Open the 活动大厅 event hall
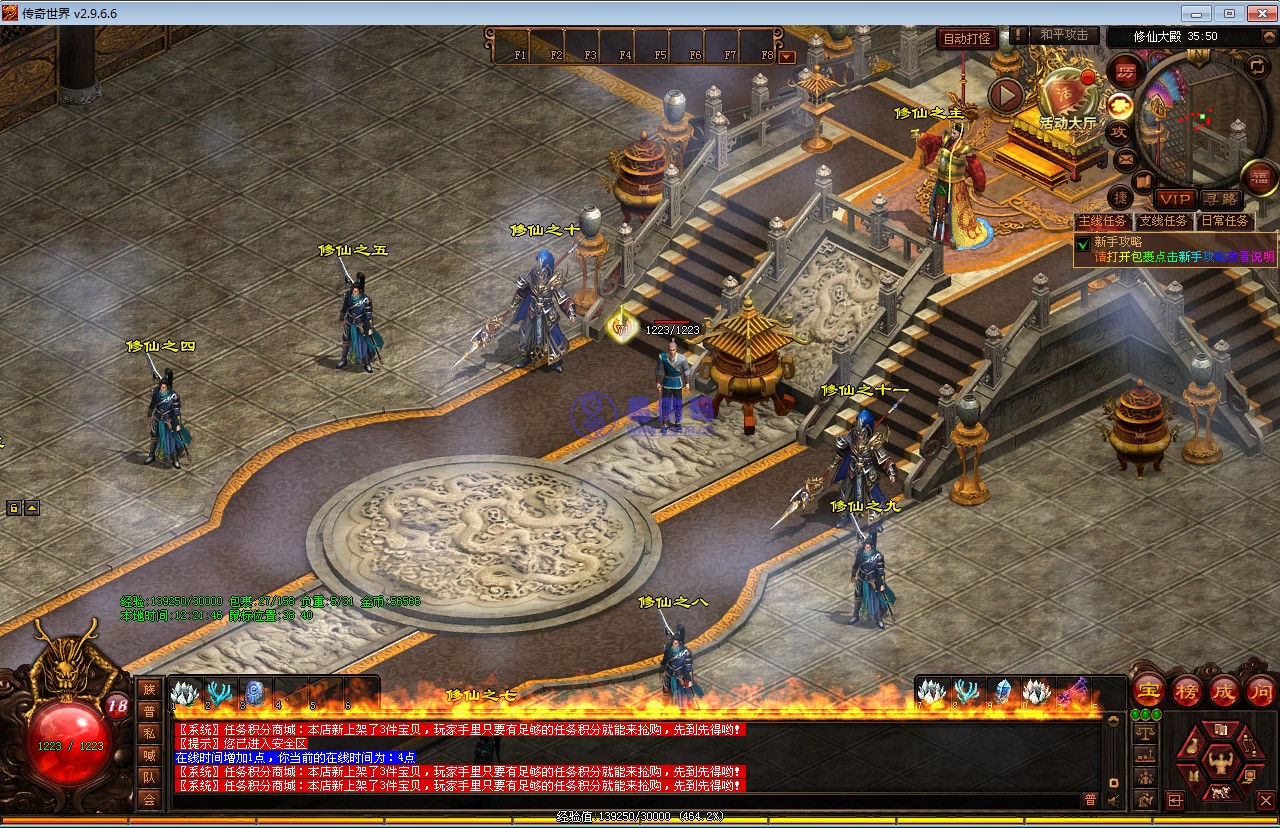The height and width of the screenshot is (828, 1280). click(x=1066, y=100)
